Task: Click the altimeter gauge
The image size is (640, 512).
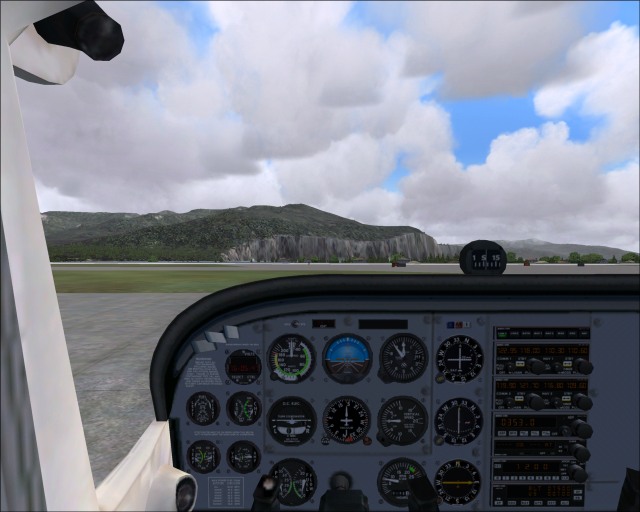Action: coord(403,358)
